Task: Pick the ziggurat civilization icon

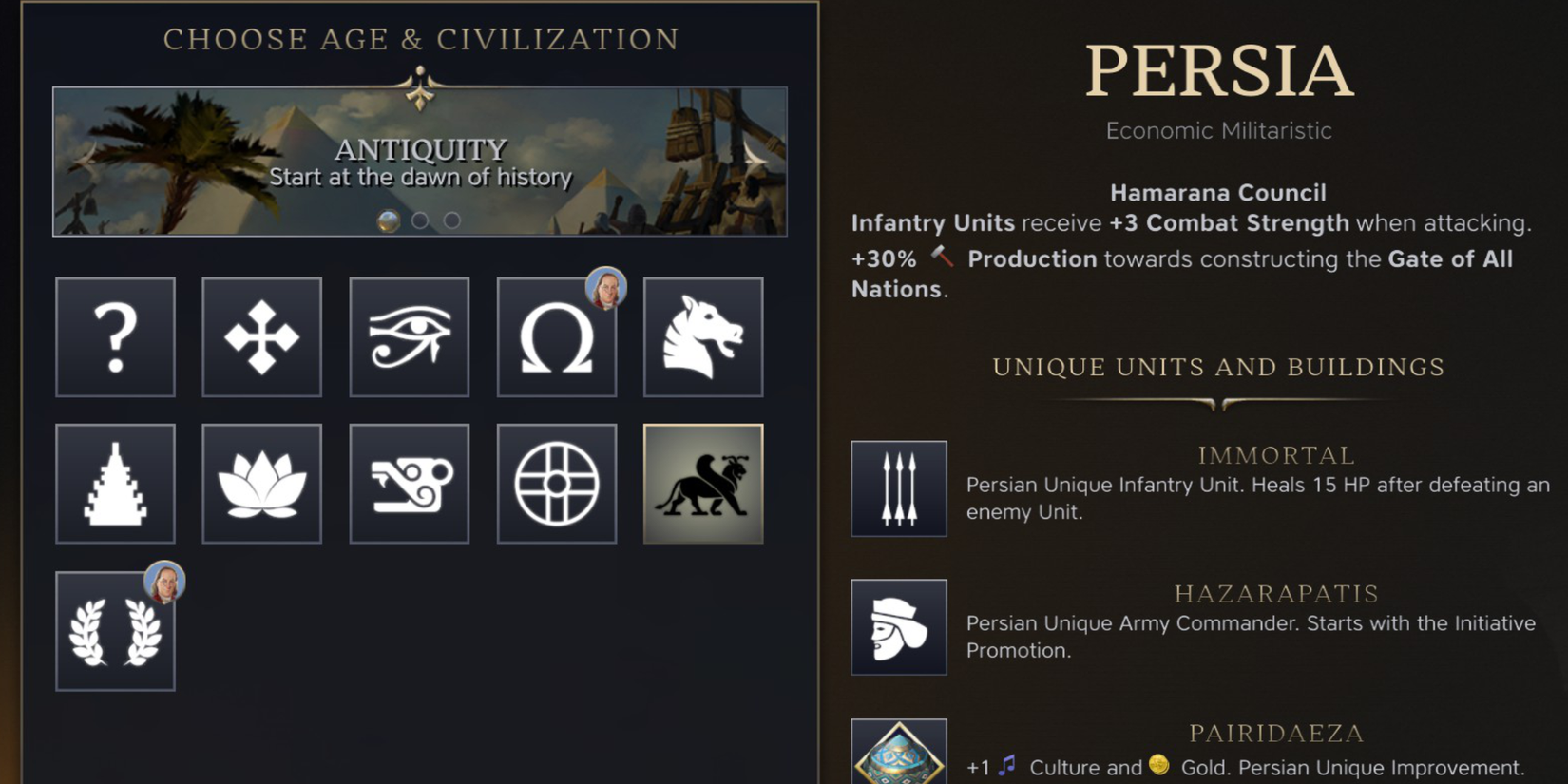Action: [115, 483]
